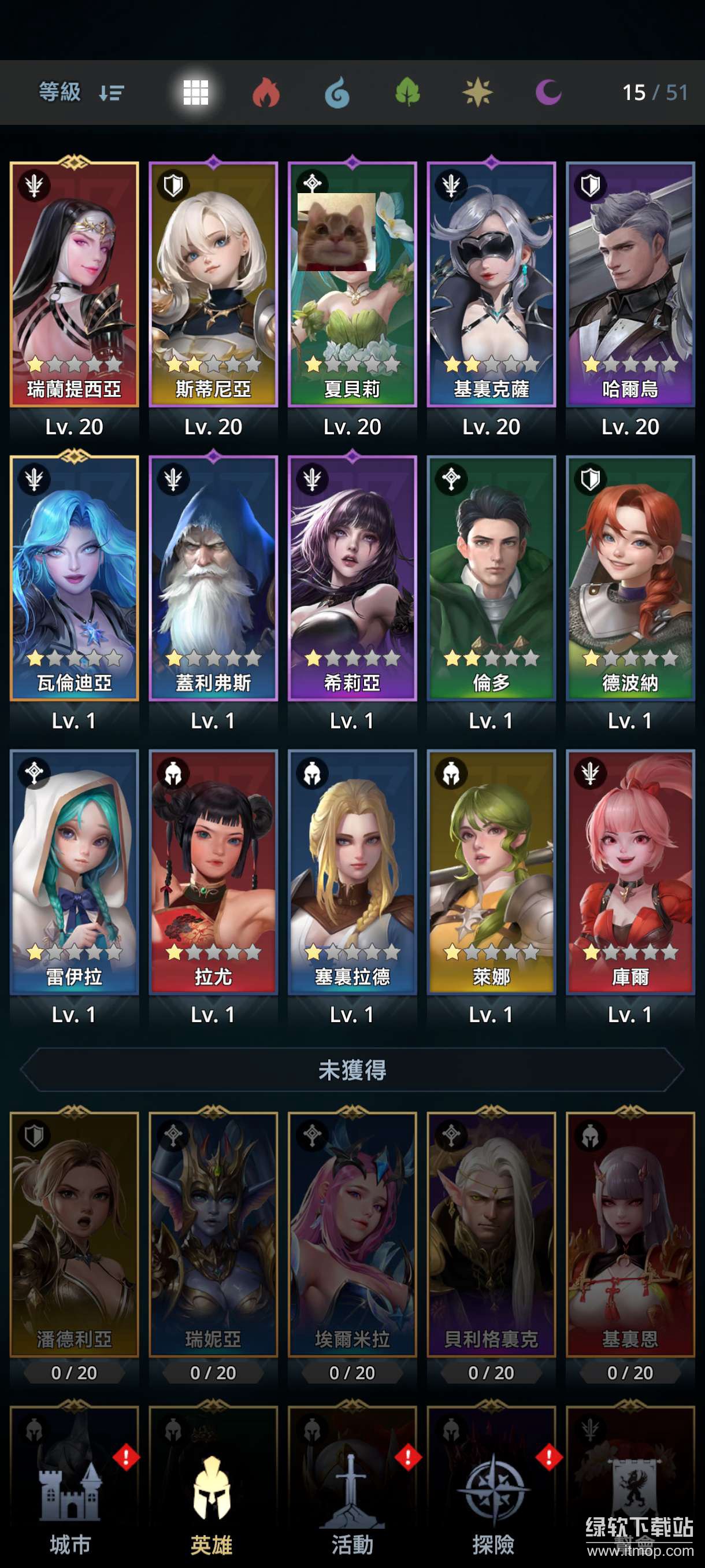705x1568 pixels.
Task: Select hero card 倫多
Action: click(491, 578)
